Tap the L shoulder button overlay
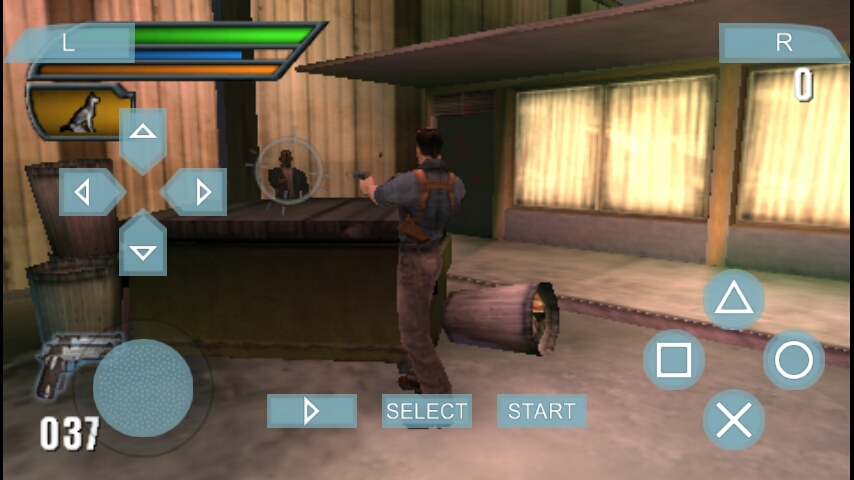The image size is (854, 480). click(x=70, y=43)
